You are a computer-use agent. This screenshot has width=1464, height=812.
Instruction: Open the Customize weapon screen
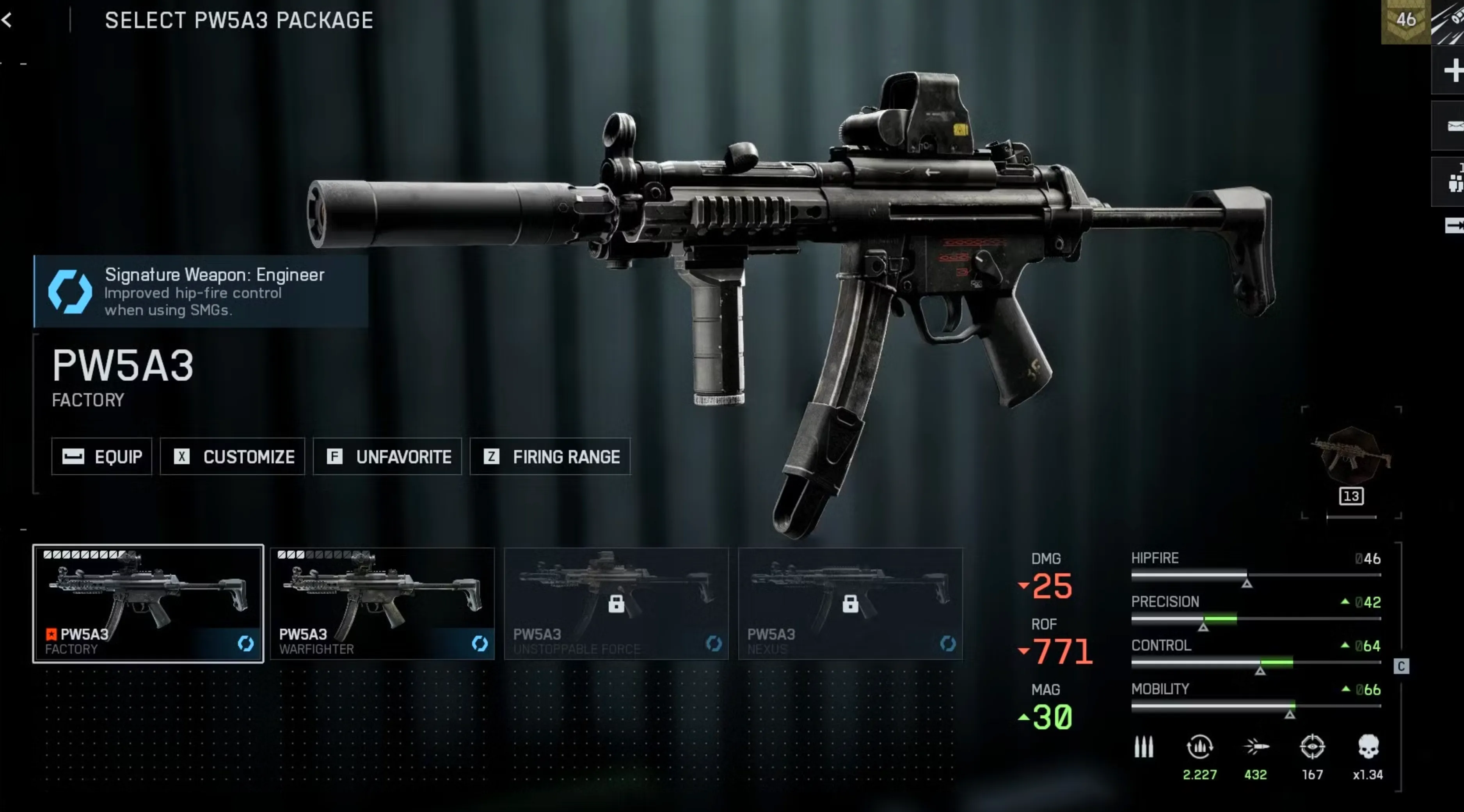(x=233, y=456)
